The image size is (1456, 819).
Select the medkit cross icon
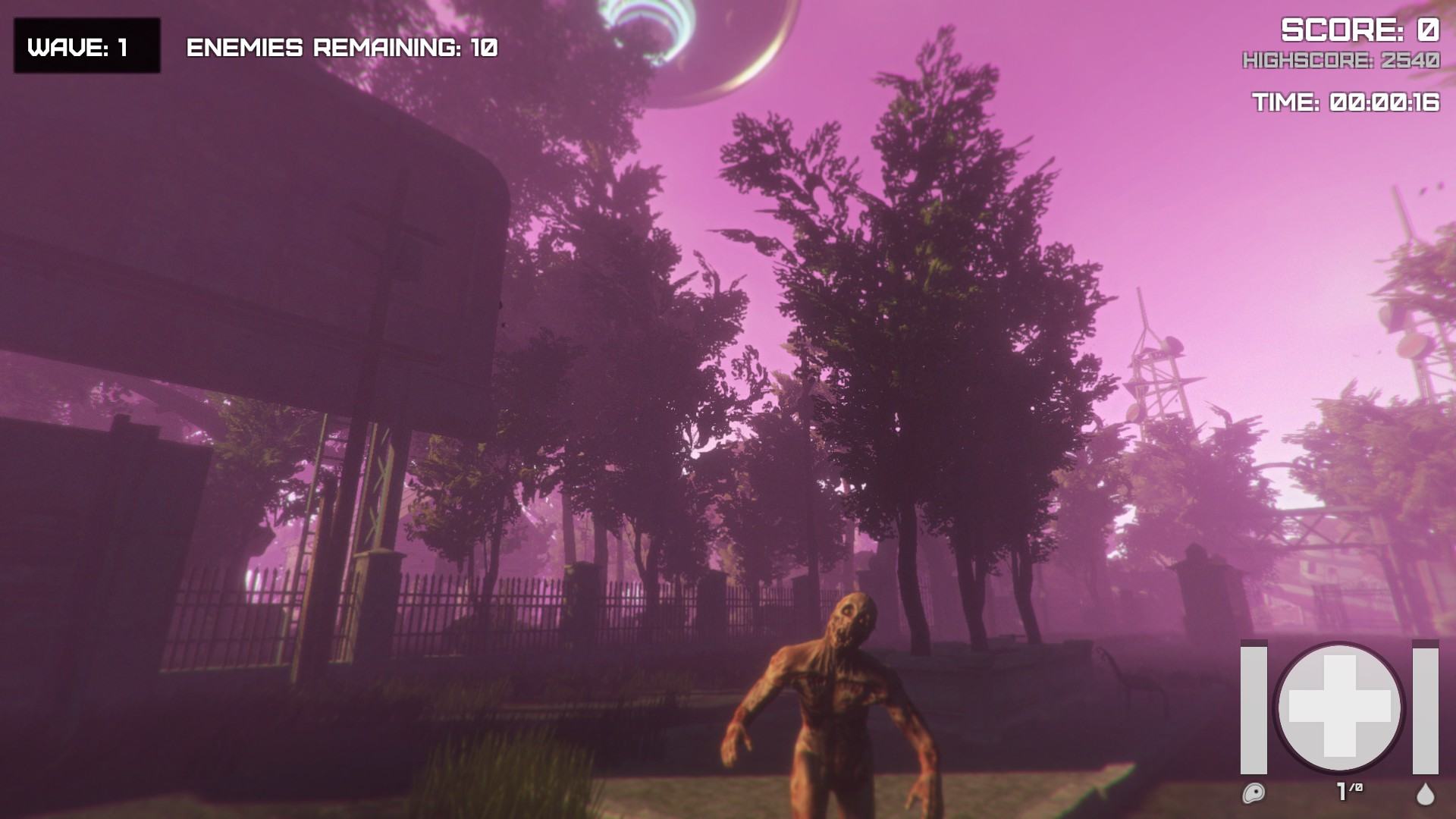tap(1339, 707)
